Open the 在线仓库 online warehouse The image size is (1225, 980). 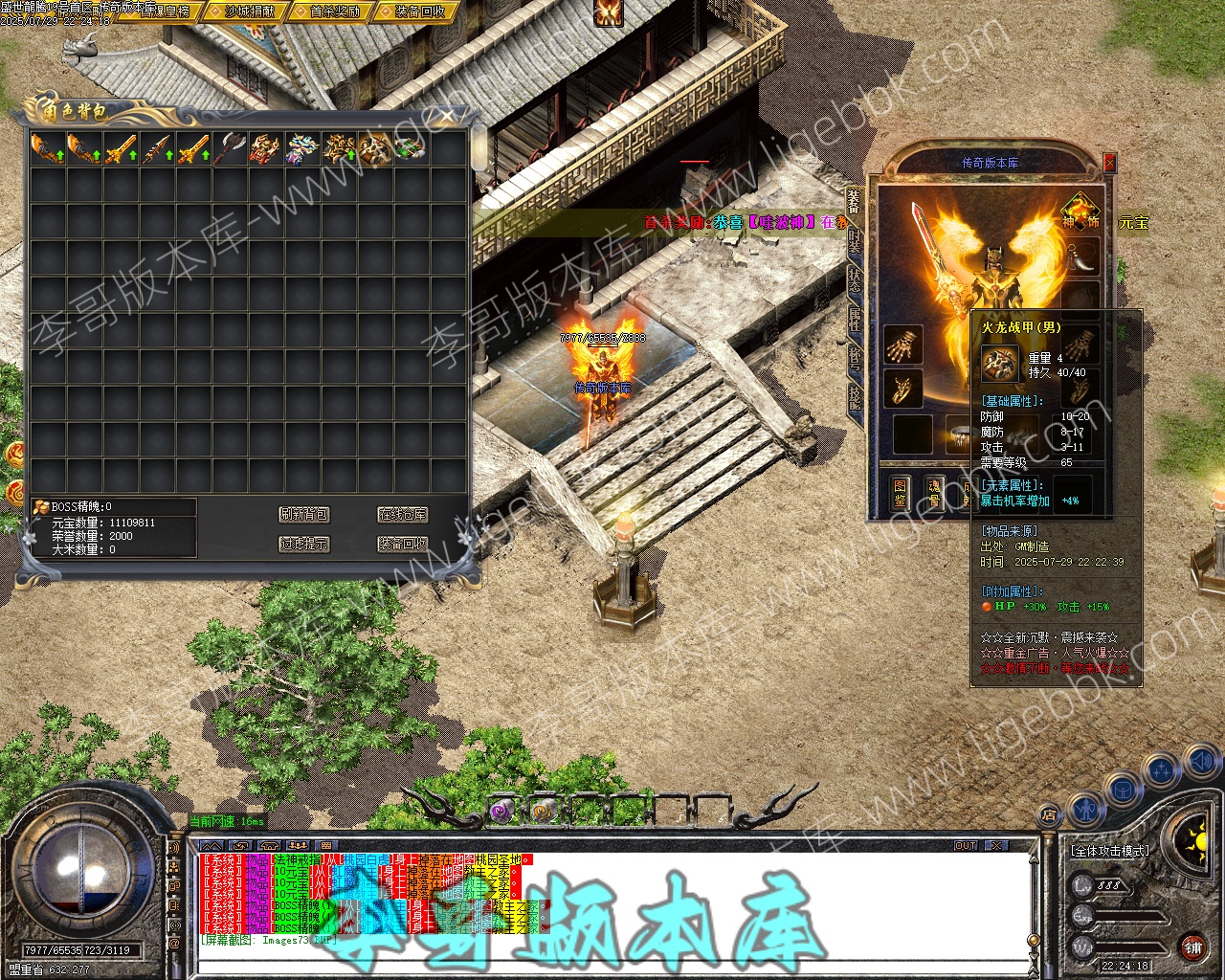coord(402,515)
